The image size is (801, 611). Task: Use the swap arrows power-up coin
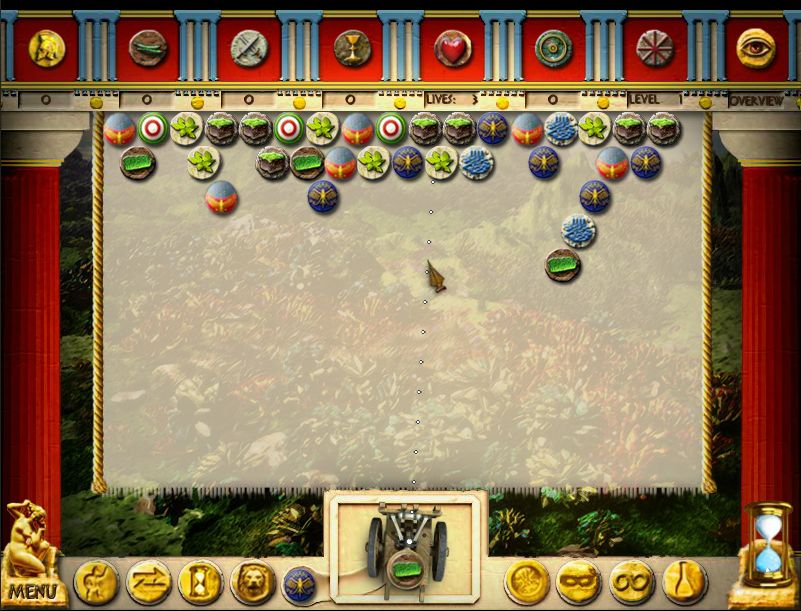click(x=149, y=581)
